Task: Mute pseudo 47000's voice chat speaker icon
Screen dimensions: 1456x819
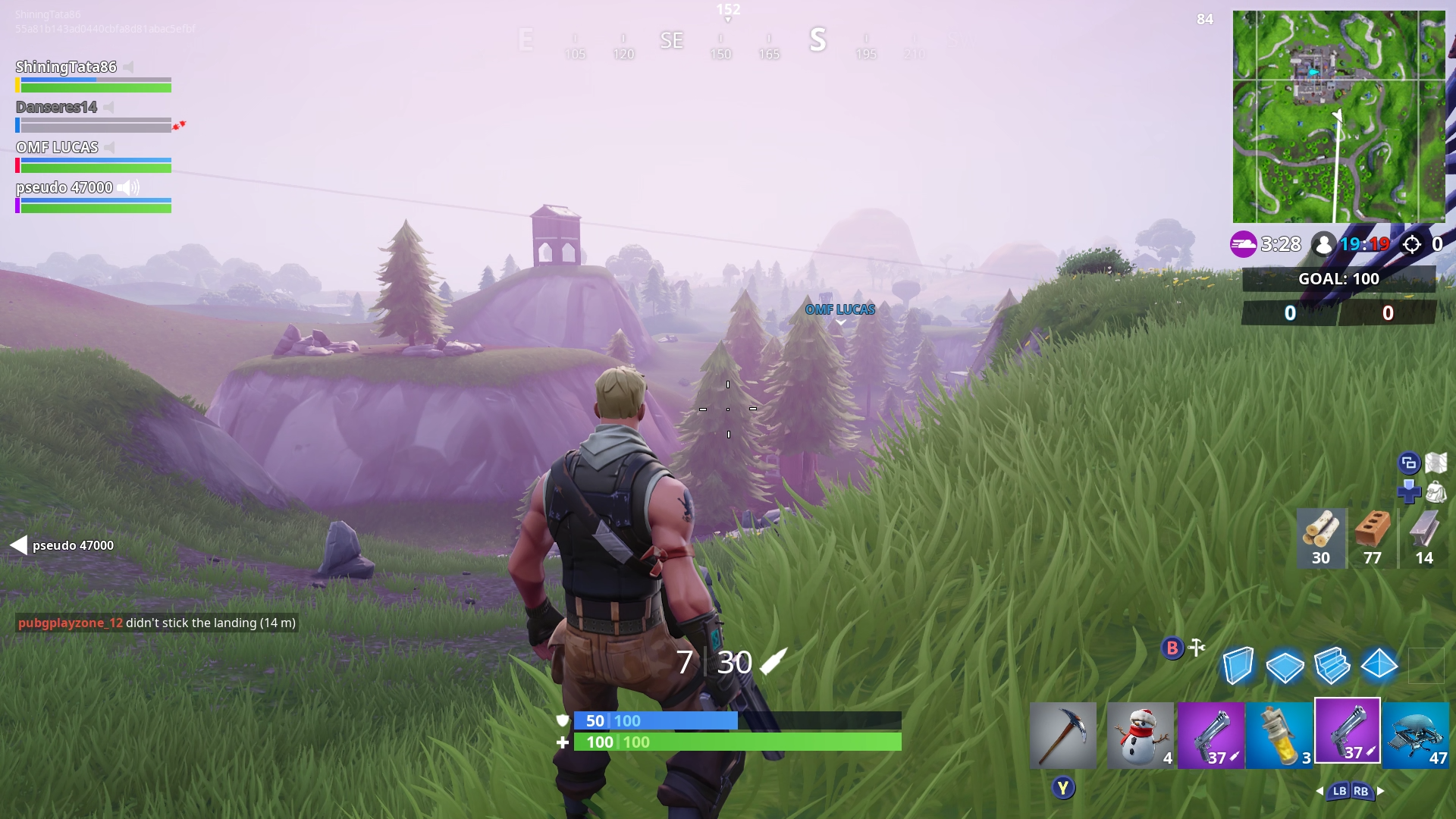Action: [x=128, y=187]
